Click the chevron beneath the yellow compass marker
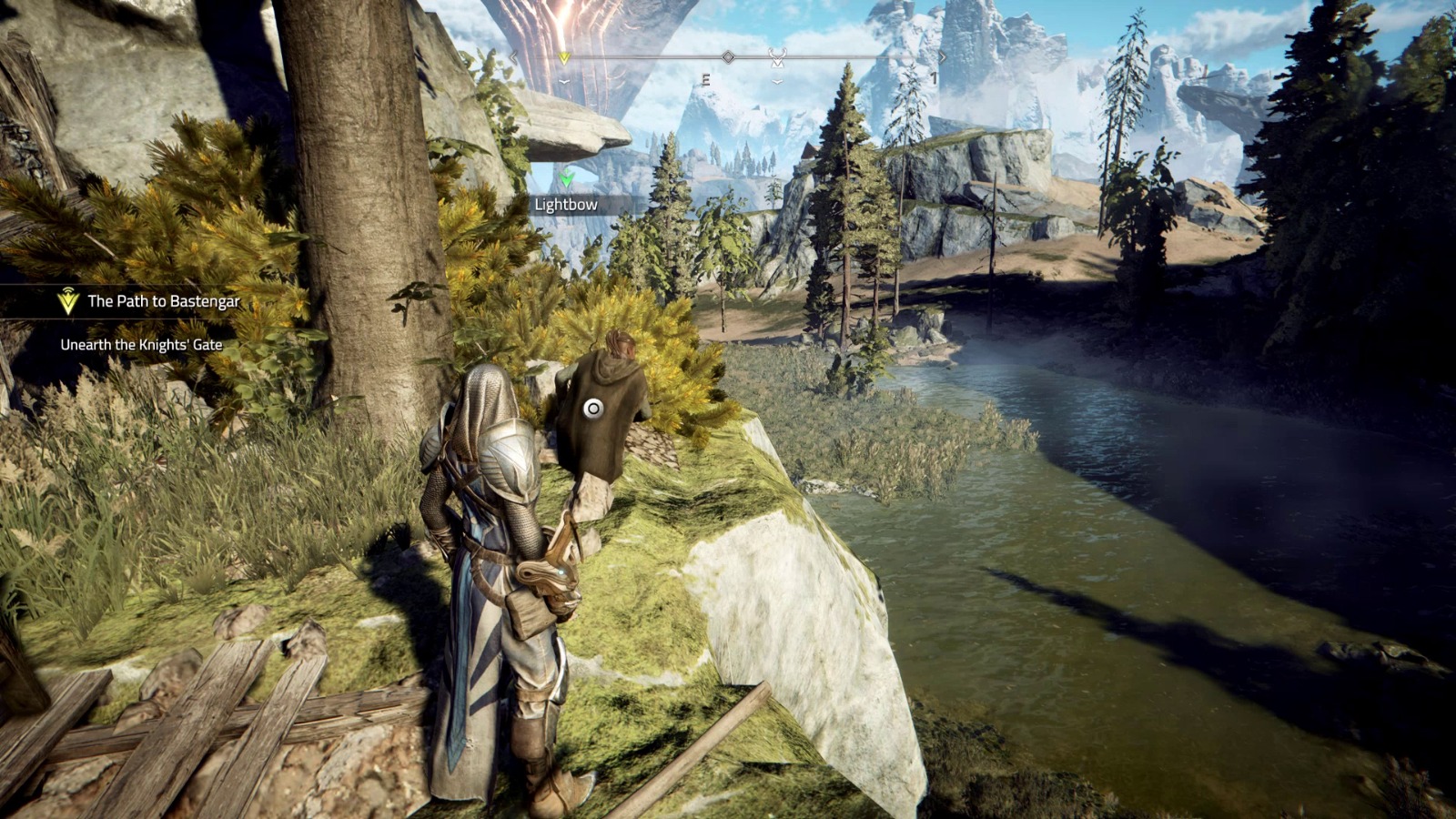 point(563,82)
